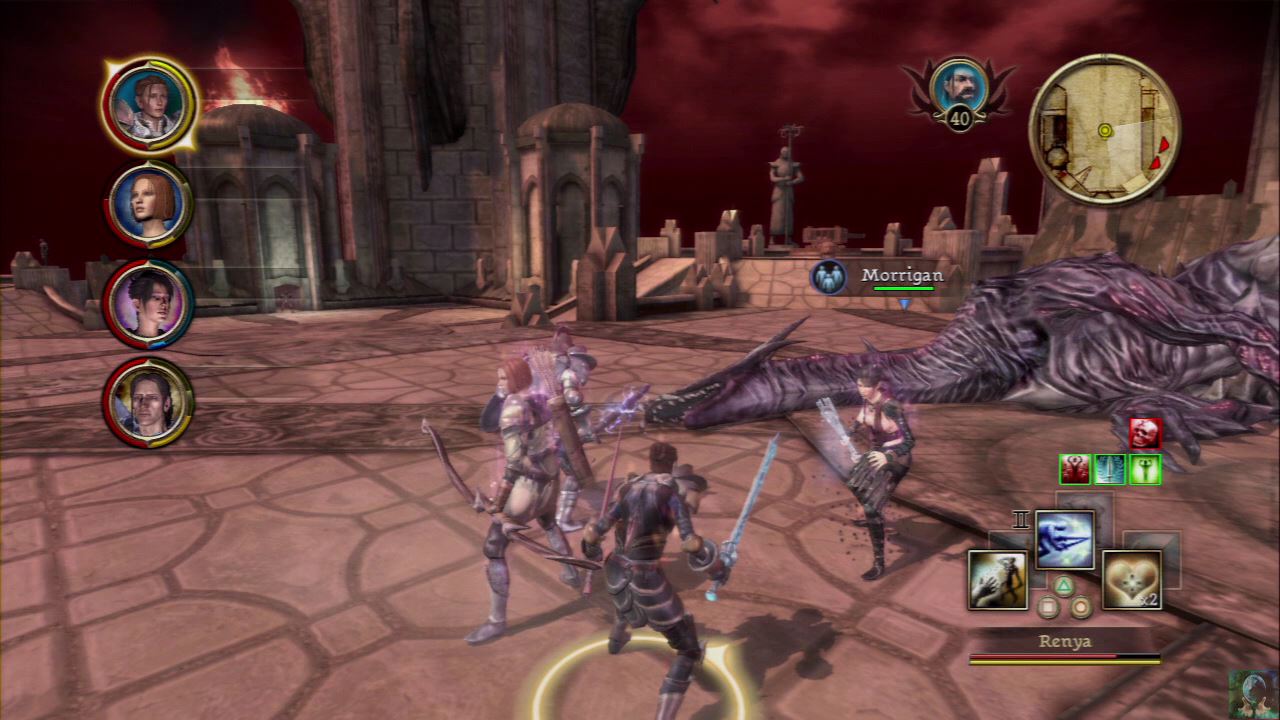Use the reaching hand ability slot

point(997,579)
